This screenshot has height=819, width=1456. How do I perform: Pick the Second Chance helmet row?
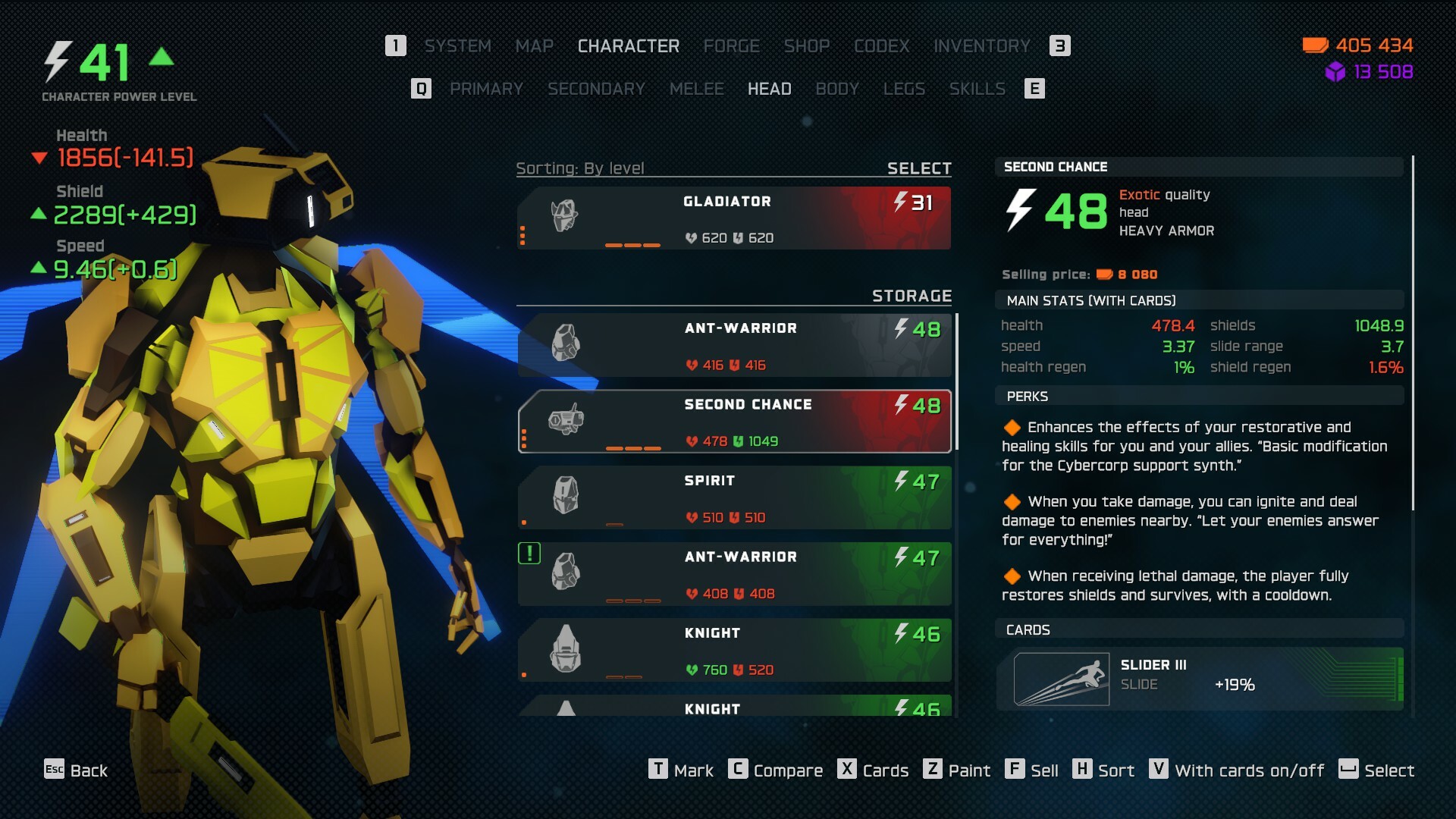point(733,422)
